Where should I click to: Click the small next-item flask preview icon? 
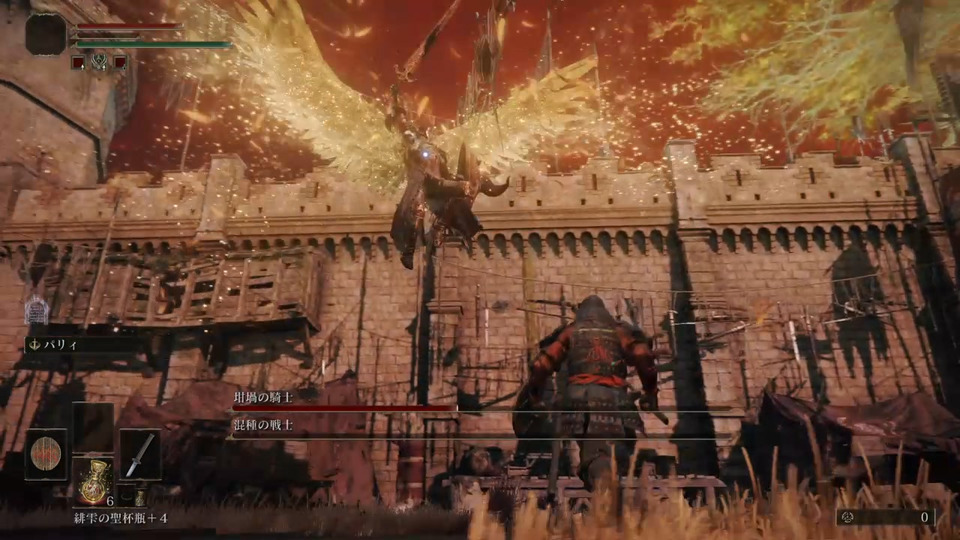tap(140, 495)
